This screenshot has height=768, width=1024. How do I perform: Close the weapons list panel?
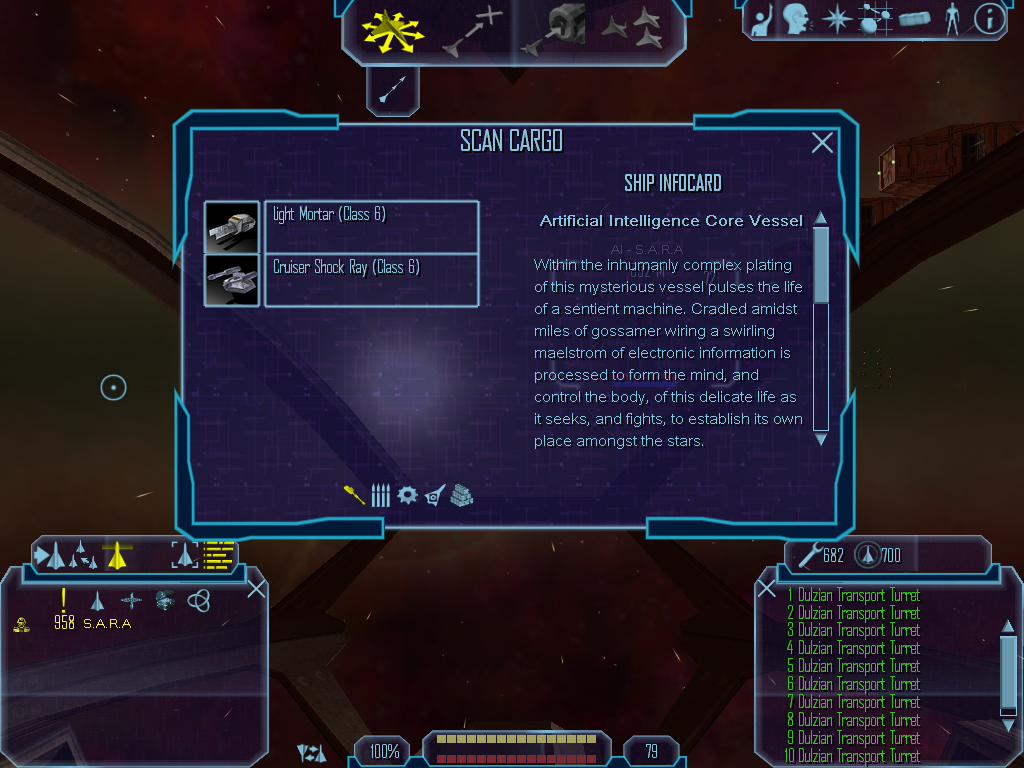click(767, 588)
